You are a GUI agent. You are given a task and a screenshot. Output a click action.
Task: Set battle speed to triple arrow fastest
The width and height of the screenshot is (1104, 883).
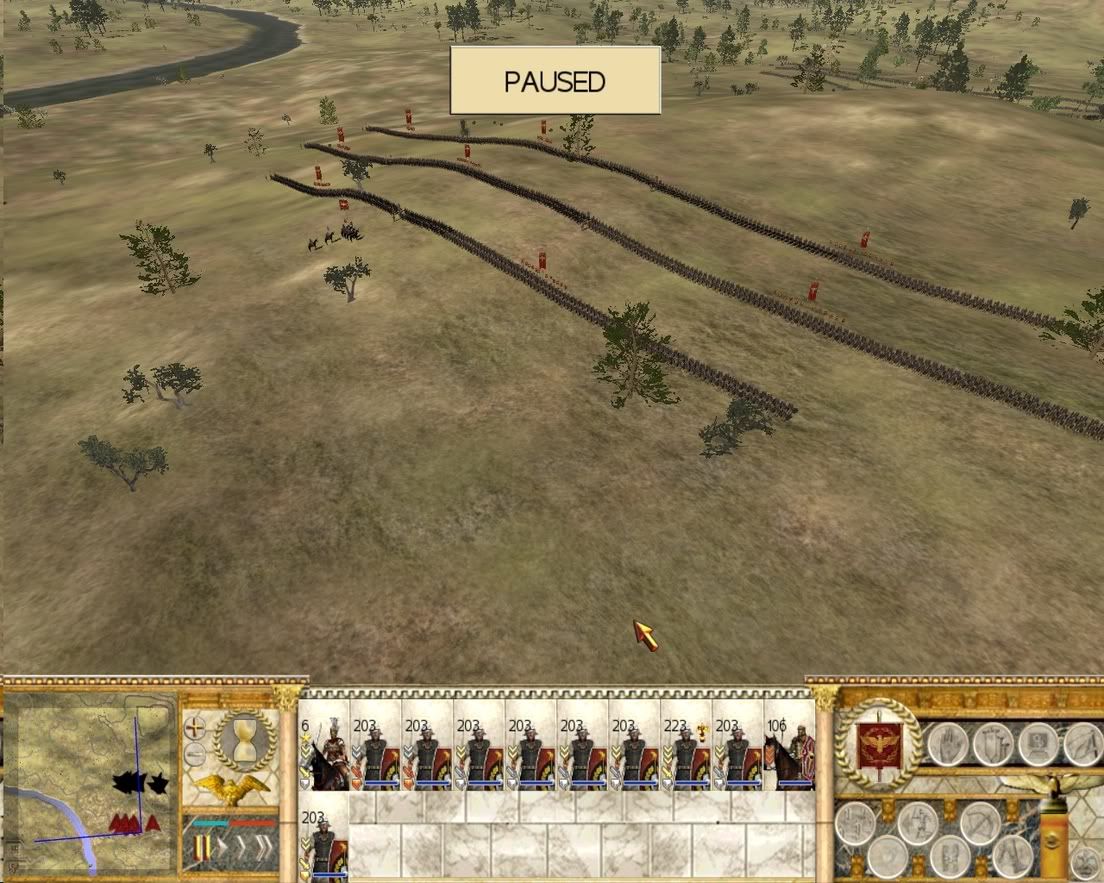(x=262, y=849)
